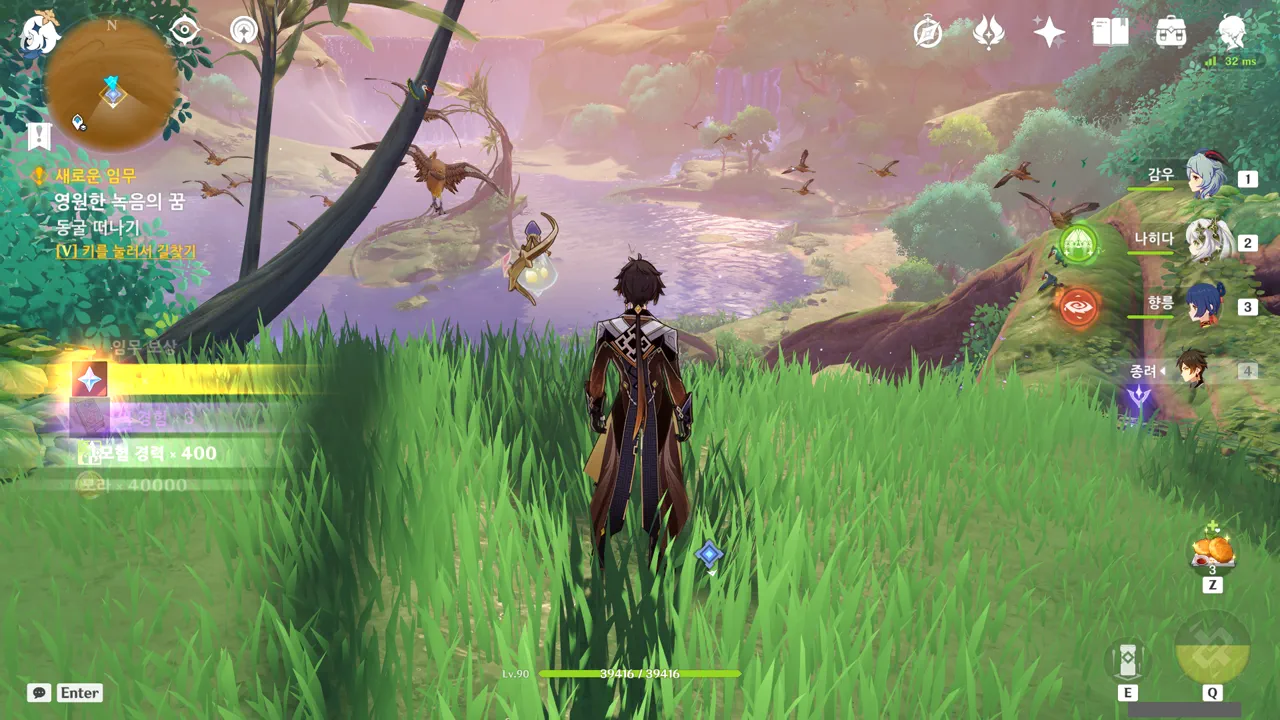Activate the elemental burst icon
Viewport: 1280px width, 720px height.
coord(1212,650)
